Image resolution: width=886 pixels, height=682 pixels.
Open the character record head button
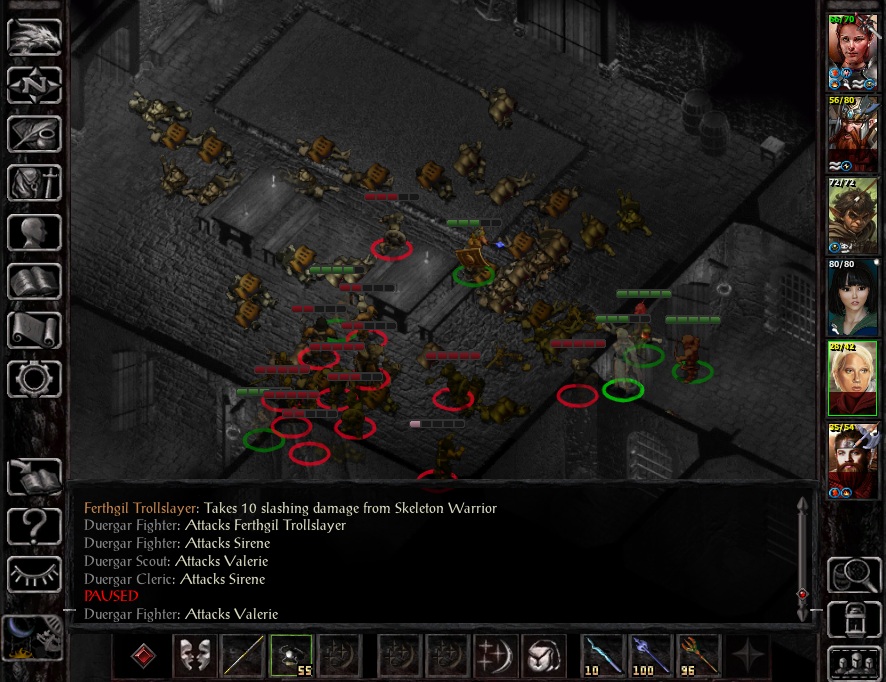35,232
